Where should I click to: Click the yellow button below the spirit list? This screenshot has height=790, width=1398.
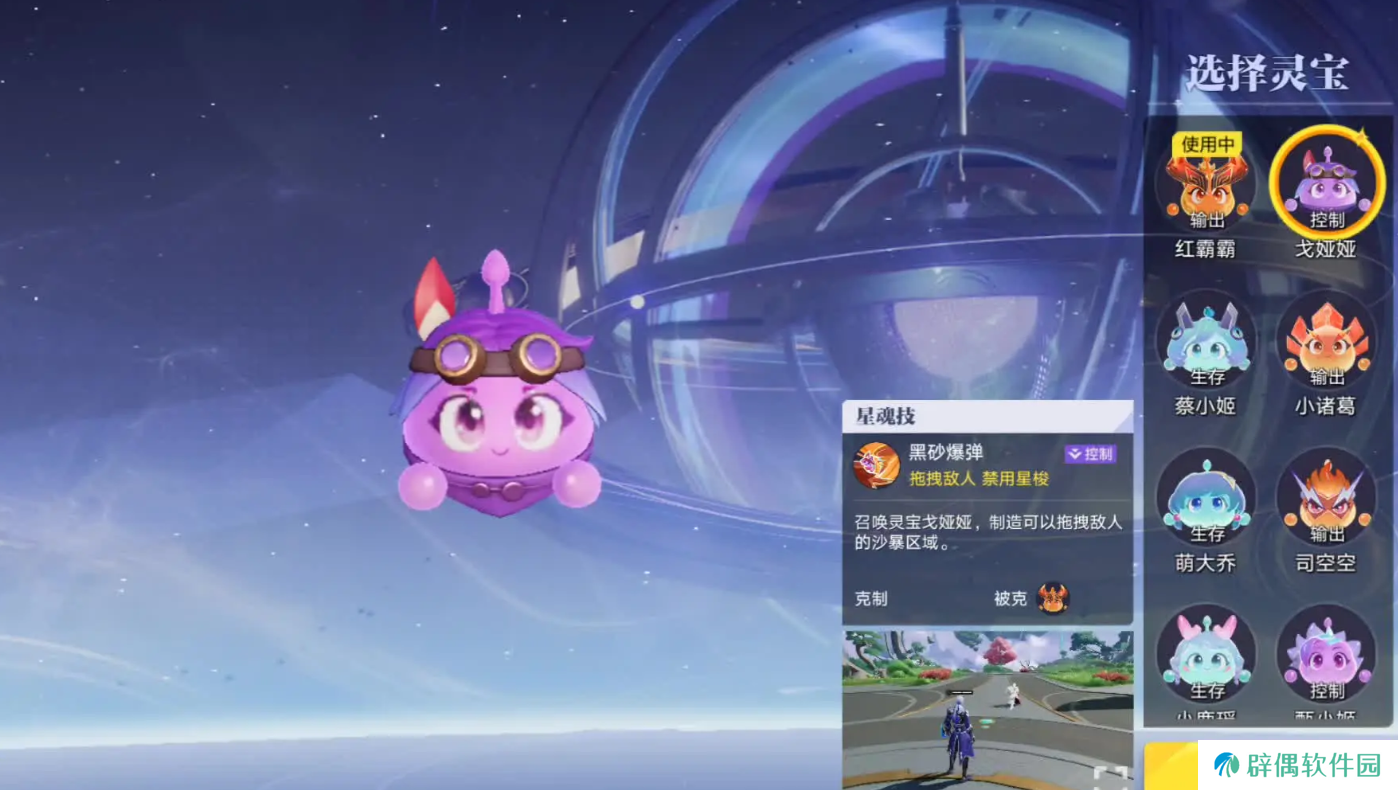point(1170,765)
